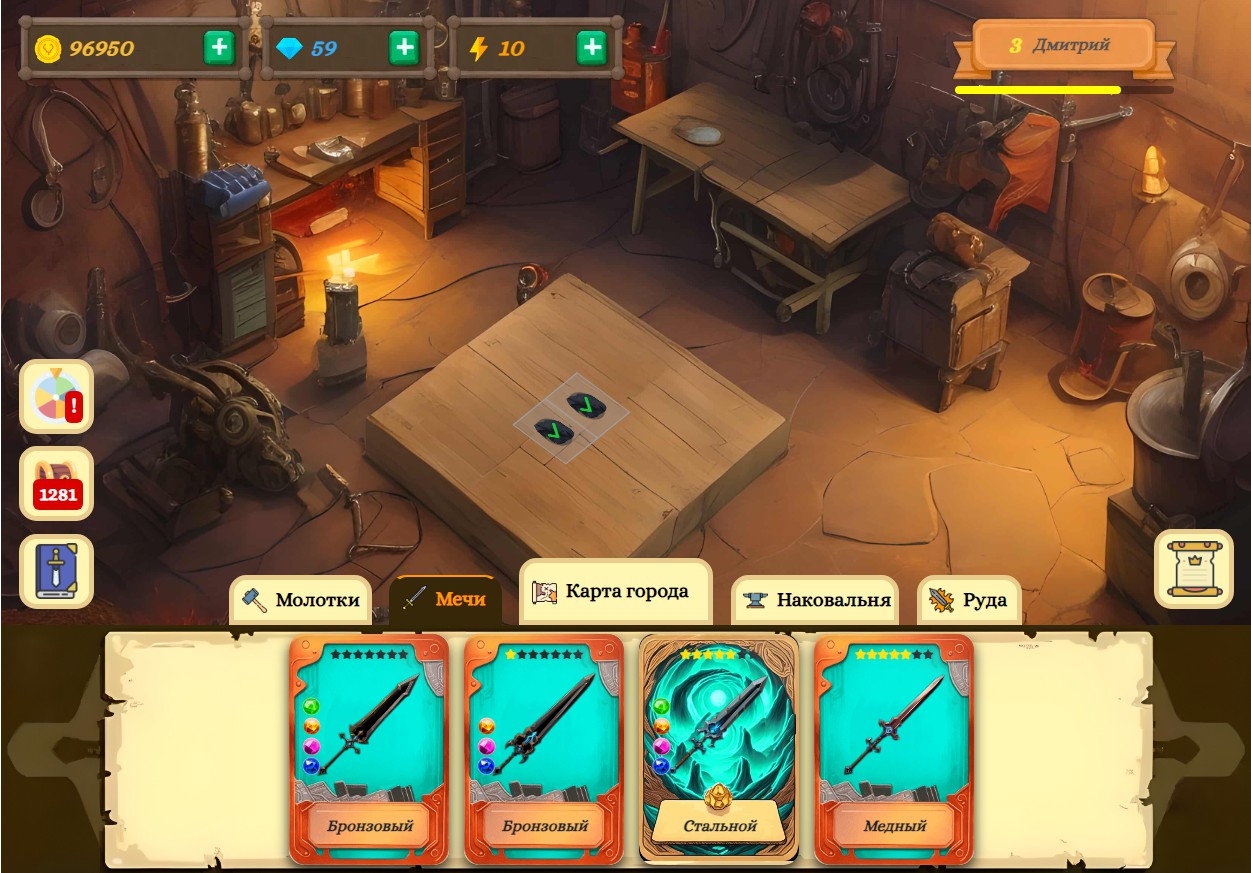Select the Мечи tab
This screenshot has height=873, width=1251.
coord(445,599)
